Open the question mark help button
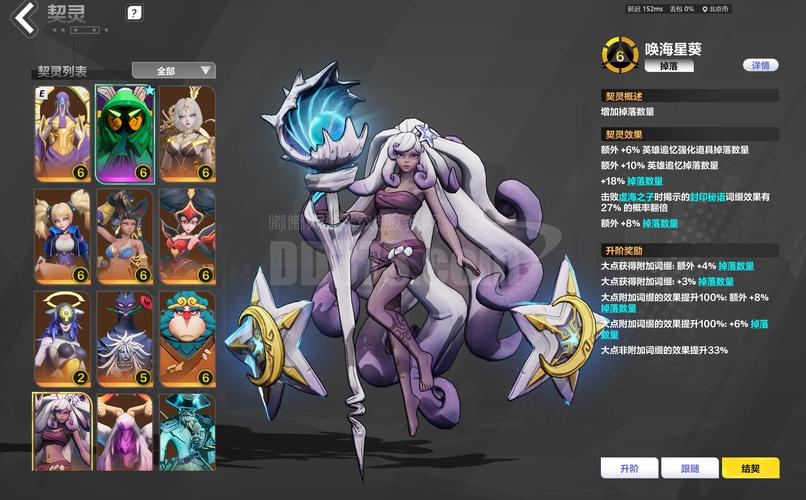 [135, 13]
